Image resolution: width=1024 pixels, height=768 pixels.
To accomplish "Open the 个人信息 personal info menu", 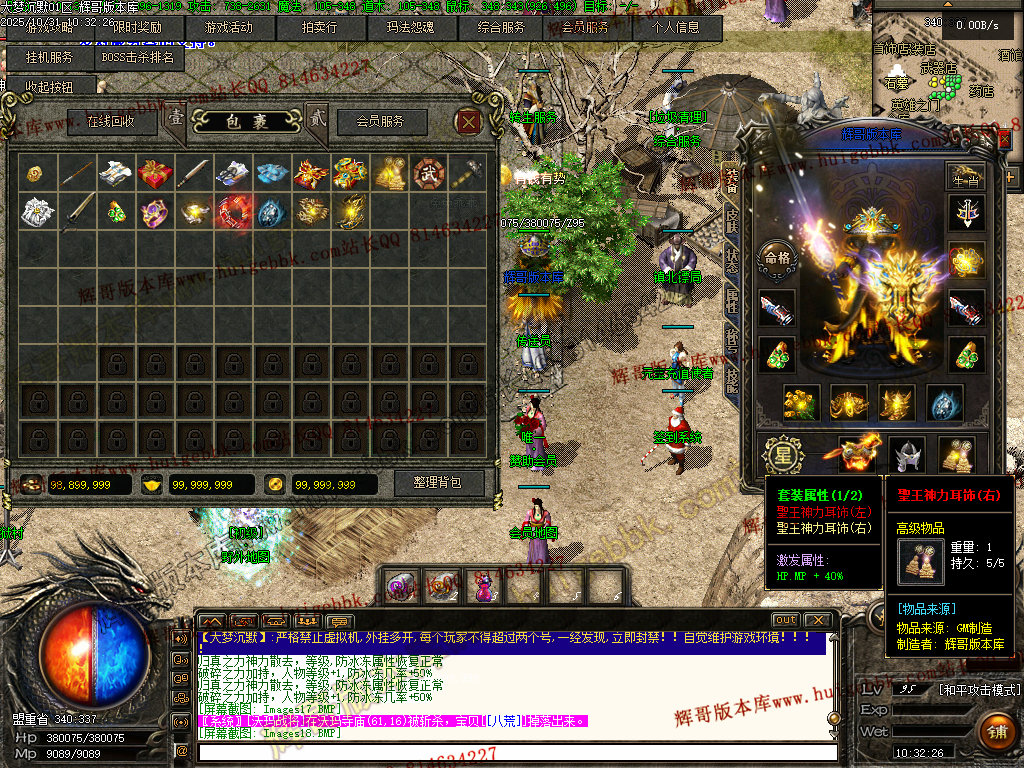I will click(x=677, y=28).
